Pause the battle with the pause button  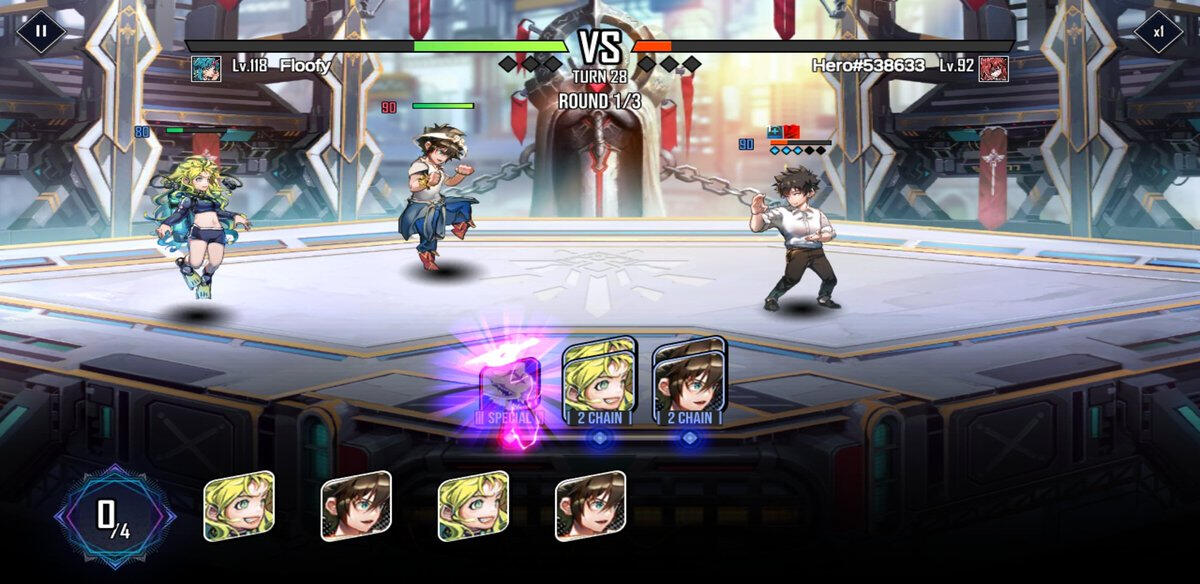pos(41,31)
